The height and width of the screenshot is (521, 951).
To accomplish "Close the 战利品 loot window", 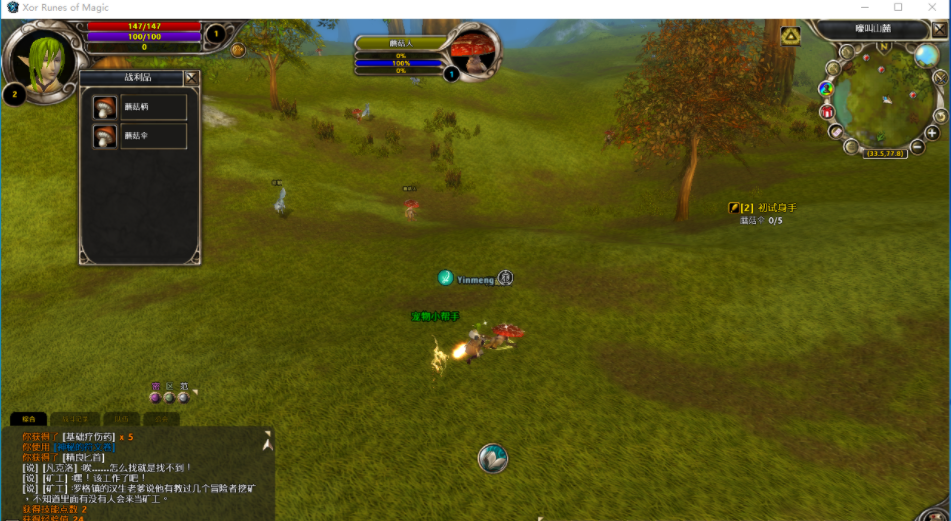I will tap(191, 77).
